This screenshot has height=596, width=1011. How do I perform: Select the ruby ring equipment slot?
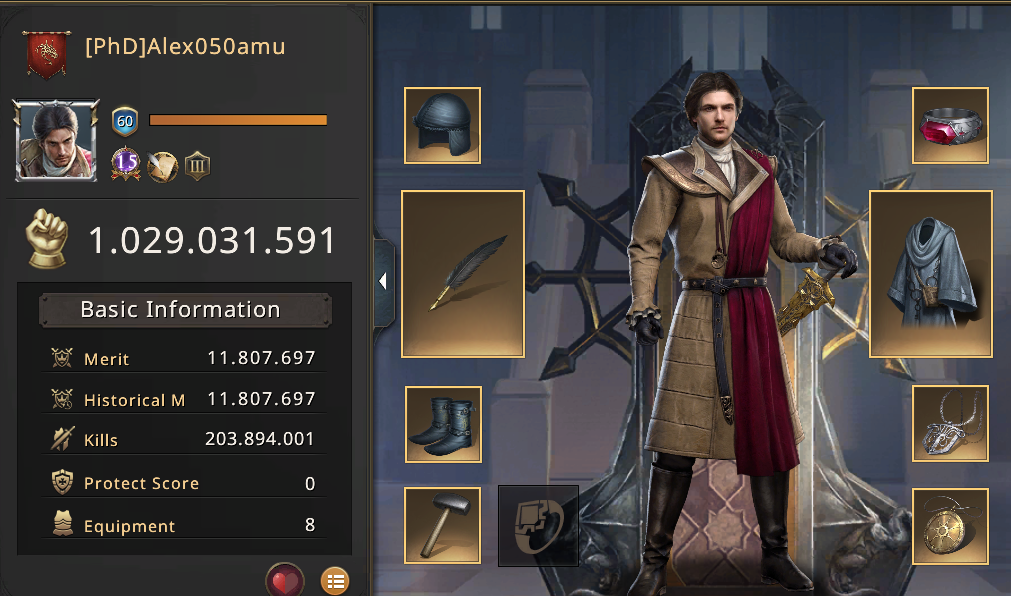950,125
